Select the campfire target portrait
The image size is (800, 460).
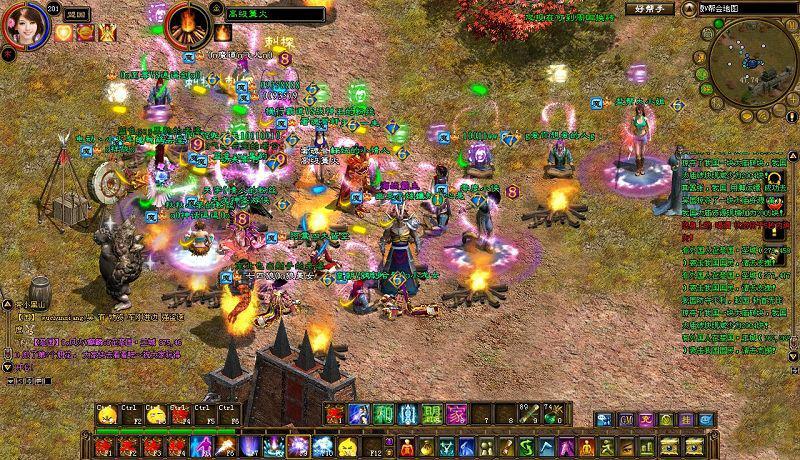pos(187,23)
